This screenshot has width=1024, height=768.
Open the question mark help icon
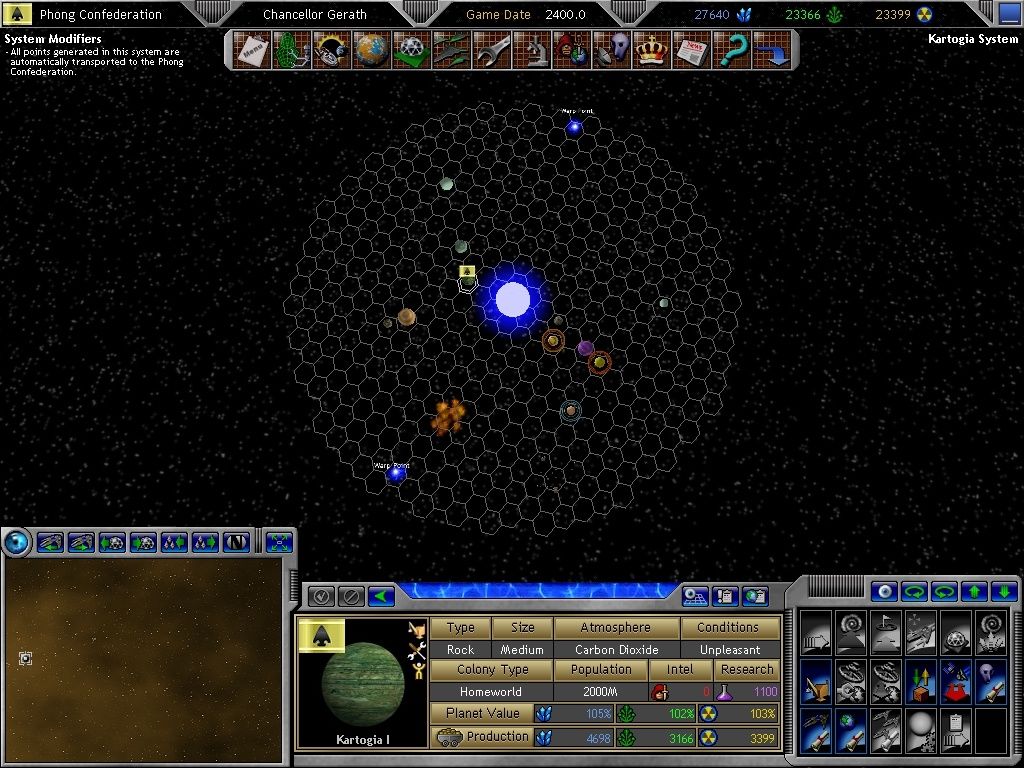click(x=732, y=49)
